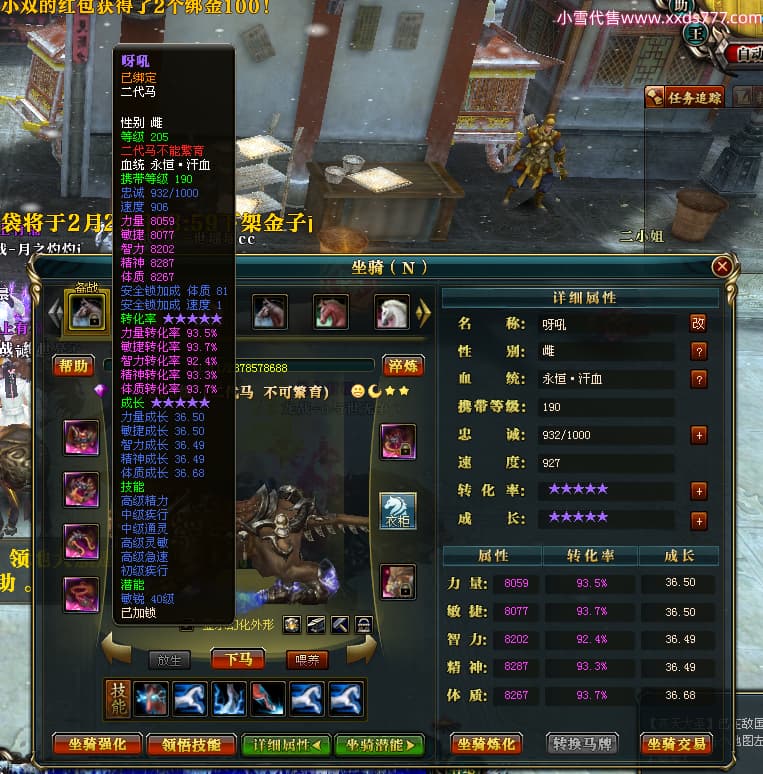Dismount with the 下马 button
Image resolution: width=763 pixels, height=774 pixels.
[x=237, y=658]
